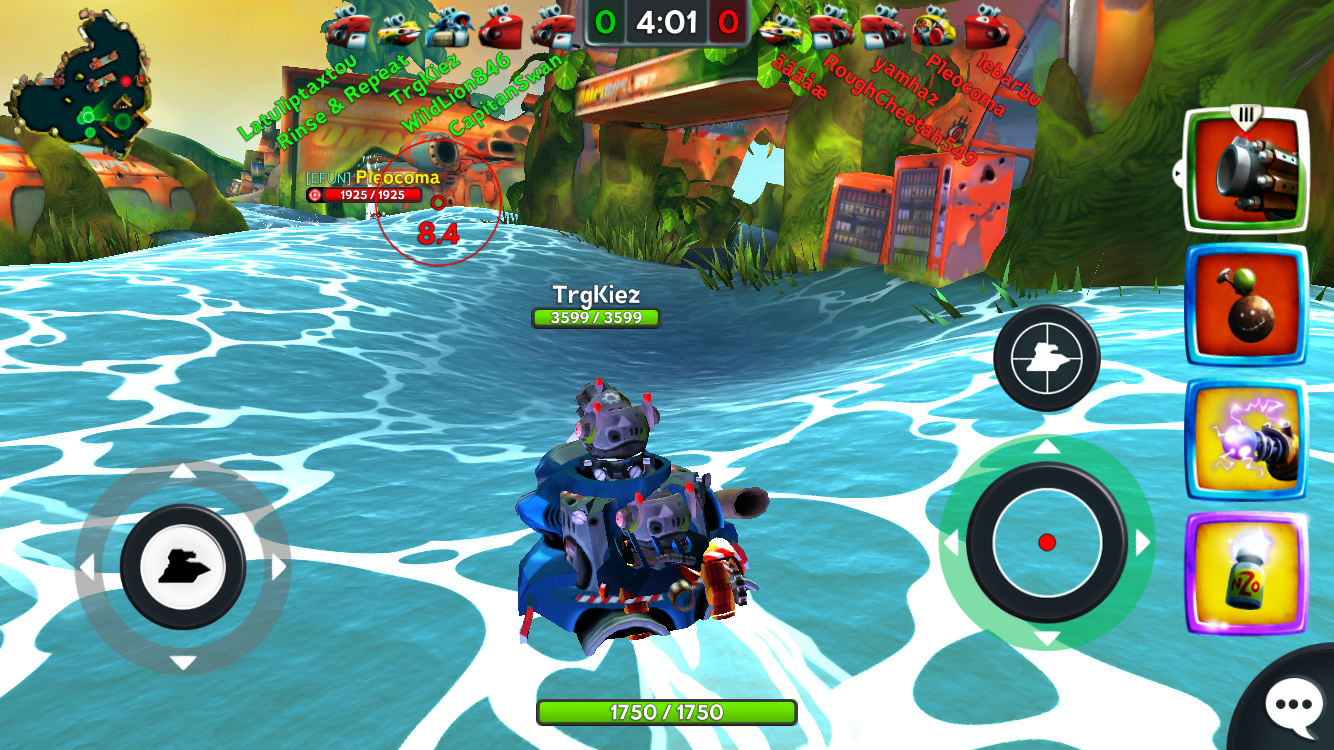Choose the smiling bomb weapon
Image resolution: width=1334 pixels, height=750 pixels.
[1246, 306]
